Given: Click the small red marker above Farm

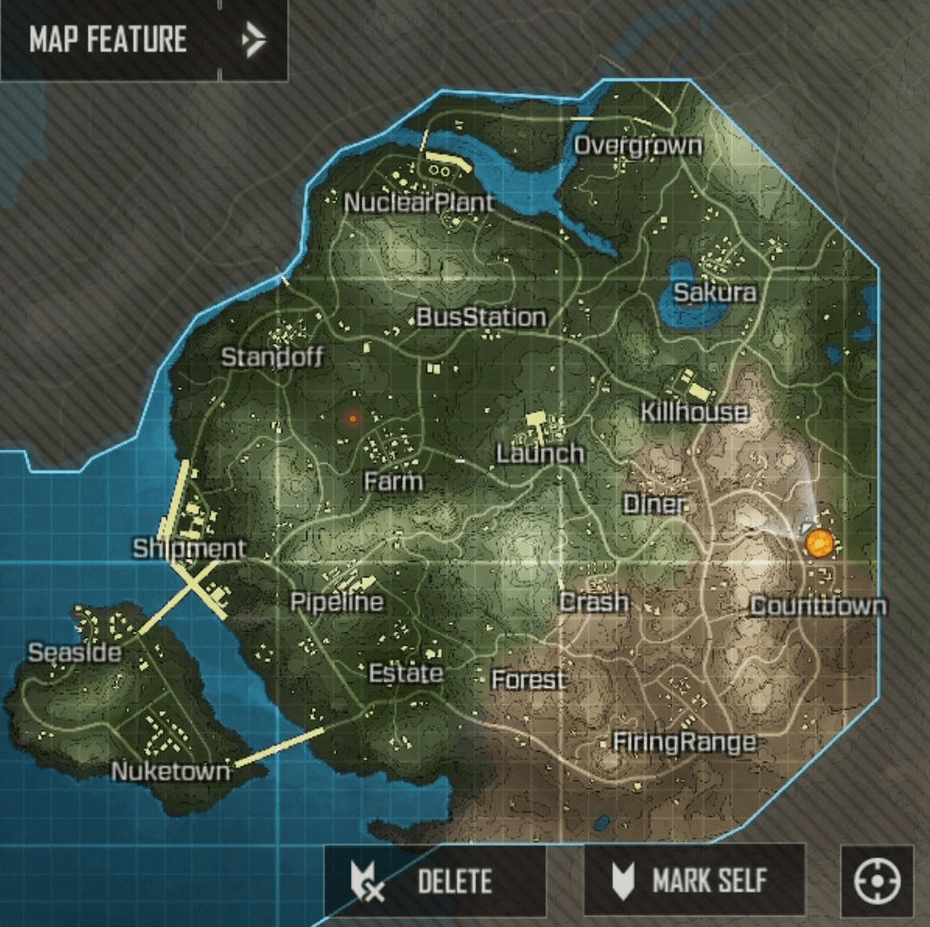Looking at the screenshot, I should 351,419.
